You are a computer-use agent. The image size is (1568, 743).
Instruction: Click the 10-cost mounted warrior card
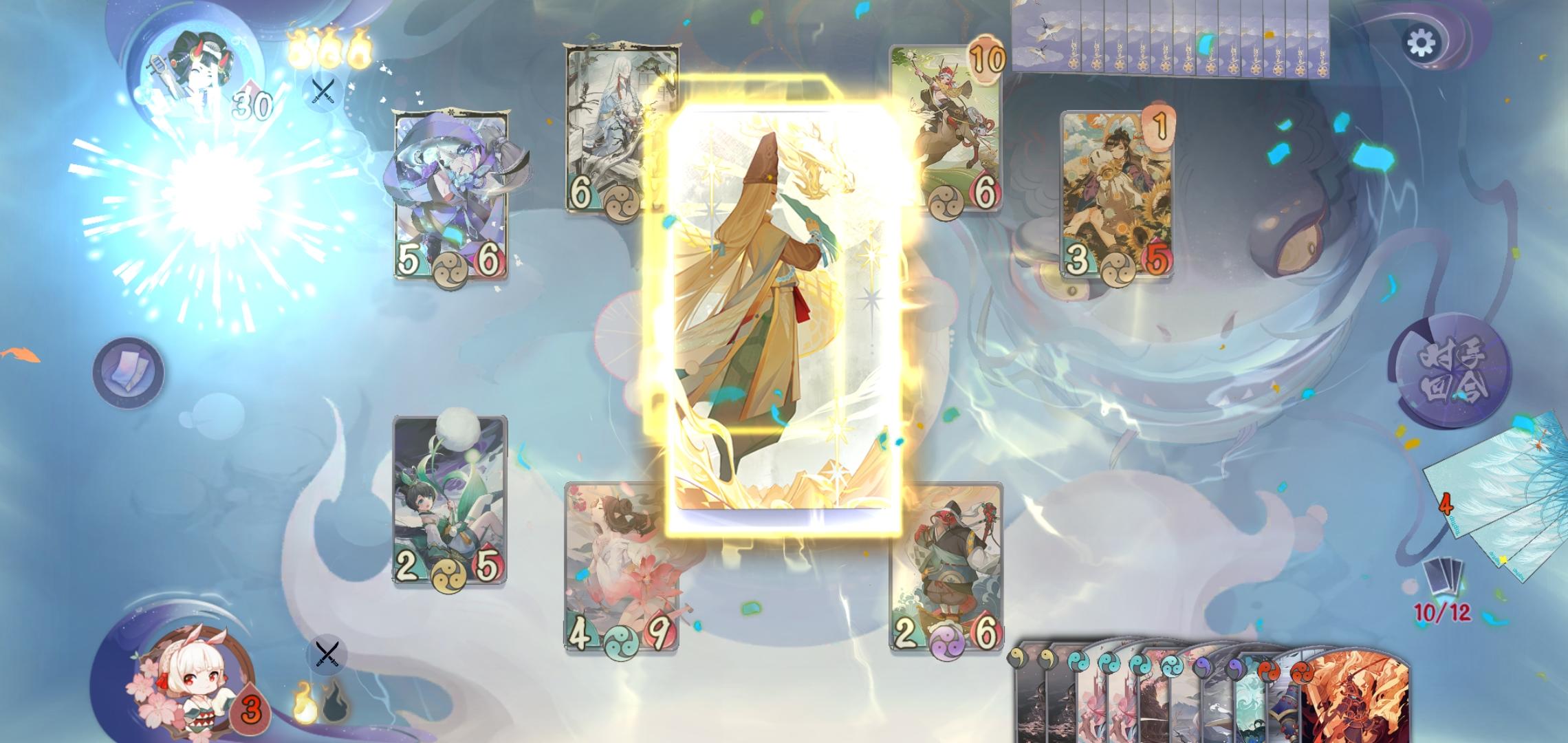(x=948, y=131)
